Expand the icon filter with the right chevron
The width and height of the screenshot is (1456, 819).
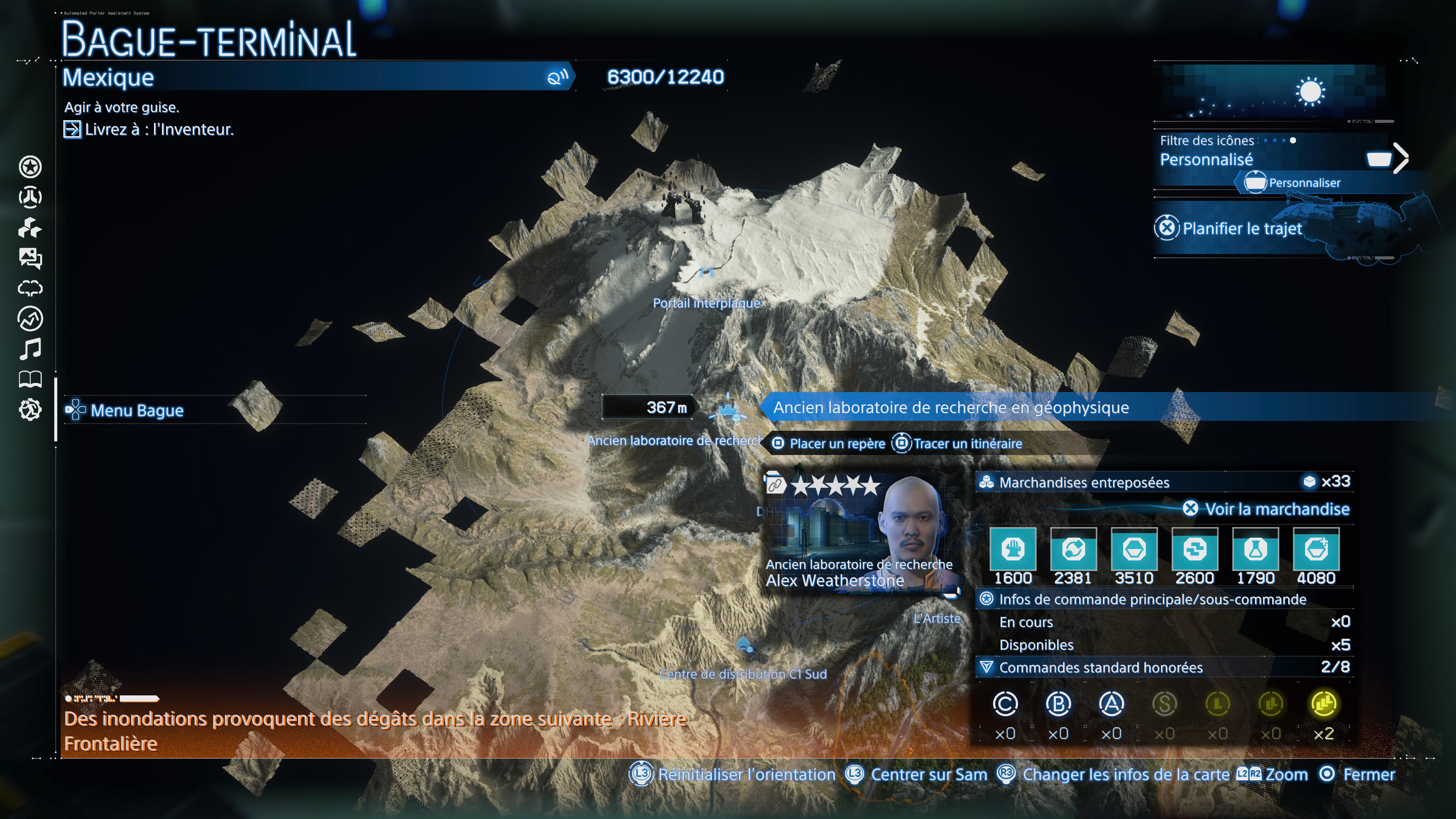(x=1402, y=158)
